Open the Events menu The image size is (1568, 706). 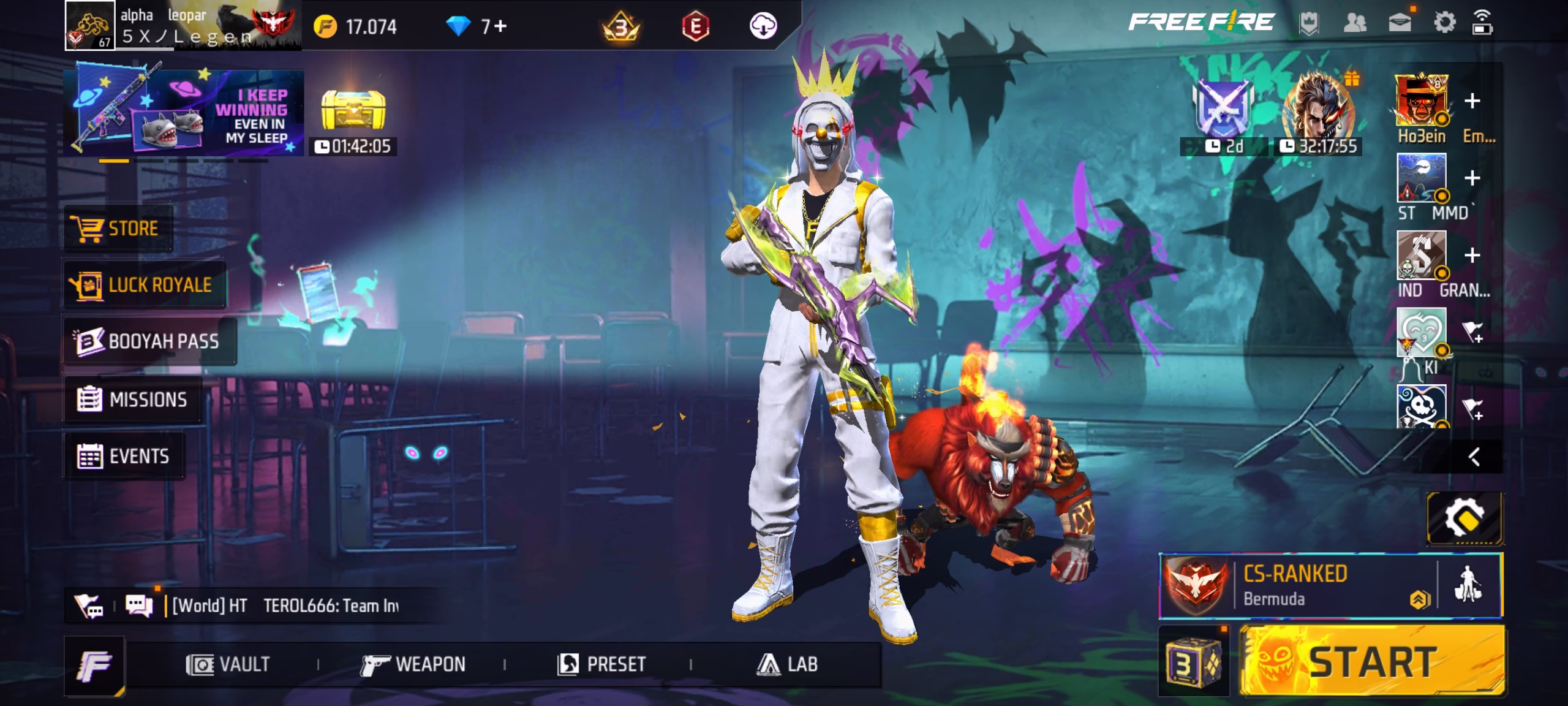click(124, 456)
